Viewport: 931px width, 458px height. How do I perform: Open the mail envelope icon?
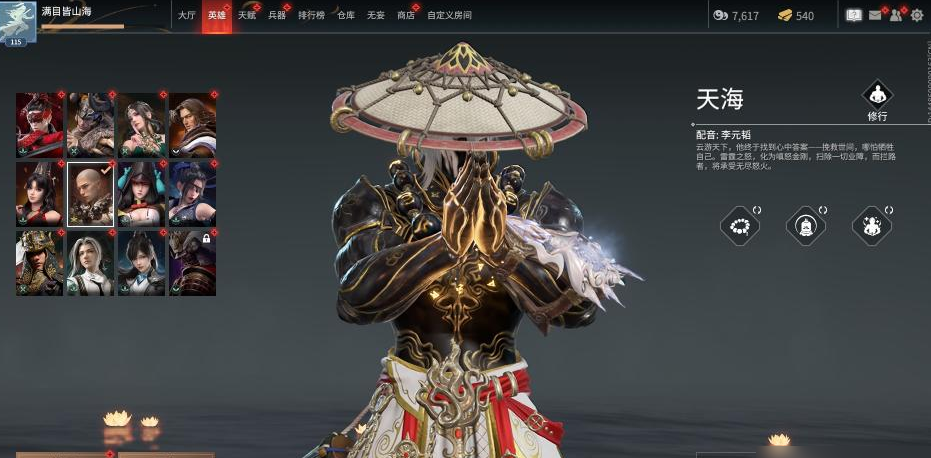[x=875, y=15]
